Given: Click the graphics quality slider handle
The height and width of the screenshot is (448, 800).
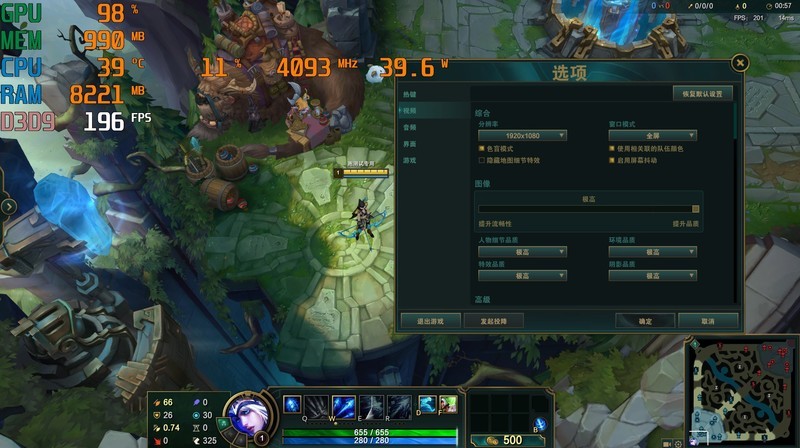Looking at the screenshot, I should click(696, 209).
